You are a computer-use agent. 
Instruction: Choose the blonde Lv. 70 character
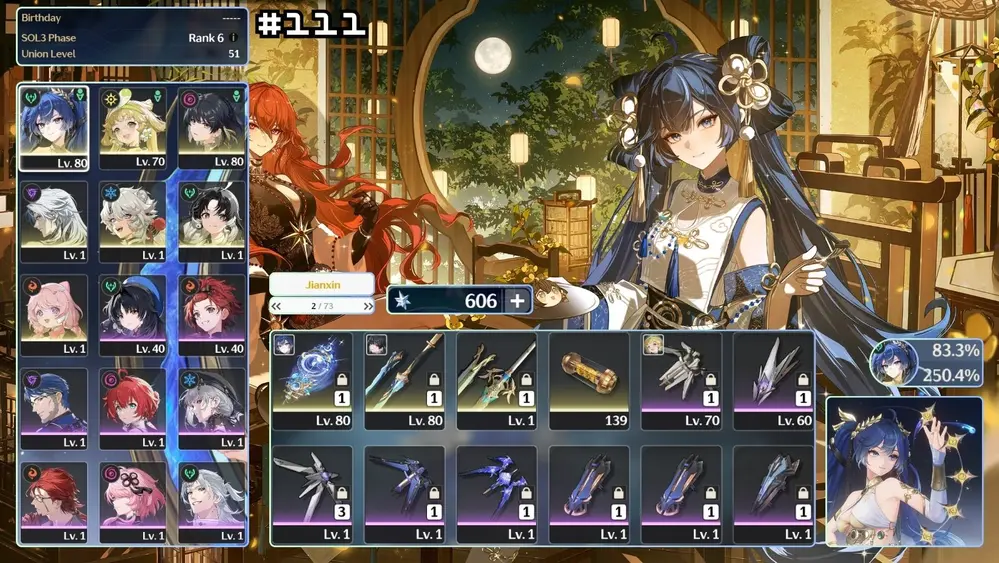(133, 128)
